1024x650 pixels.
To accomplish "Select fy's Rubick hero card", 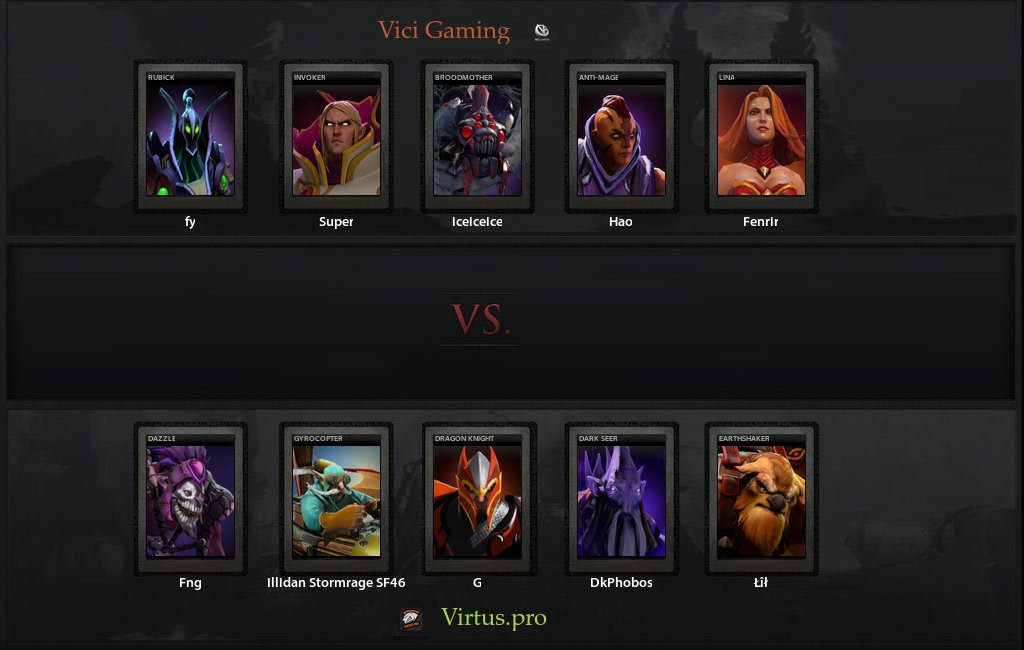I will [x=190, y=135].
